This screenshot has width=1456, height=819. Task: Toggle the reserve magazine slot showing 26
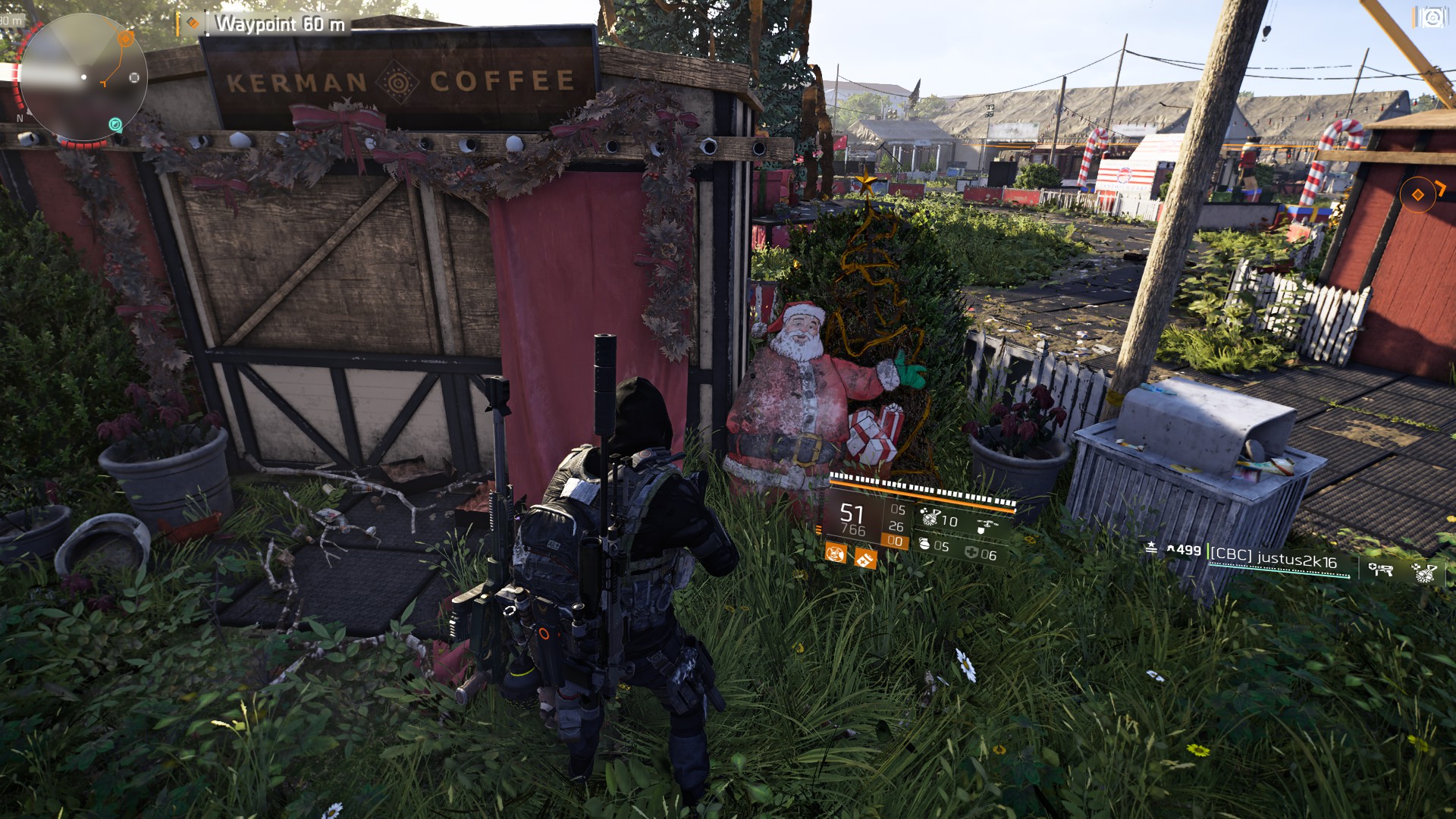pyautogui.click(x=896, y=526)
